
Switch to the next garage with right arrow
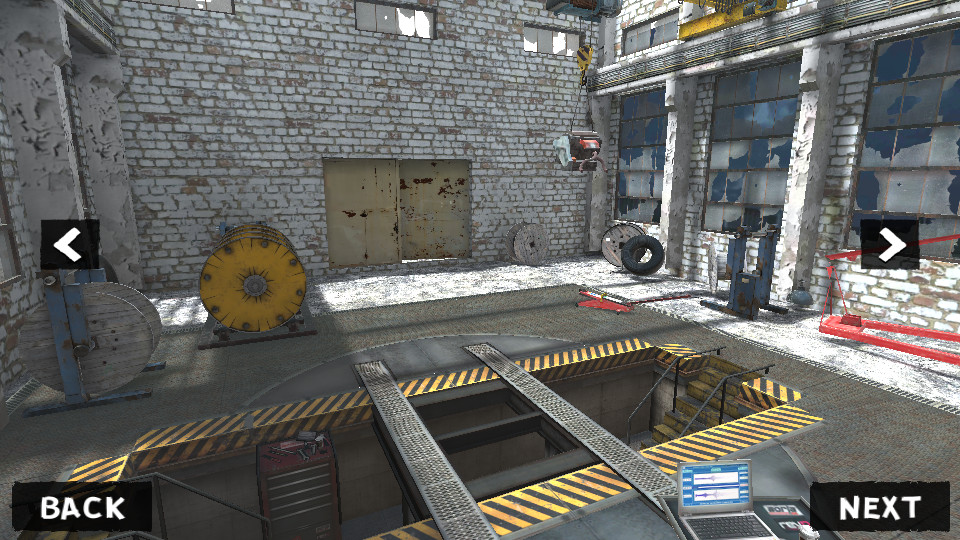point(889,245)
